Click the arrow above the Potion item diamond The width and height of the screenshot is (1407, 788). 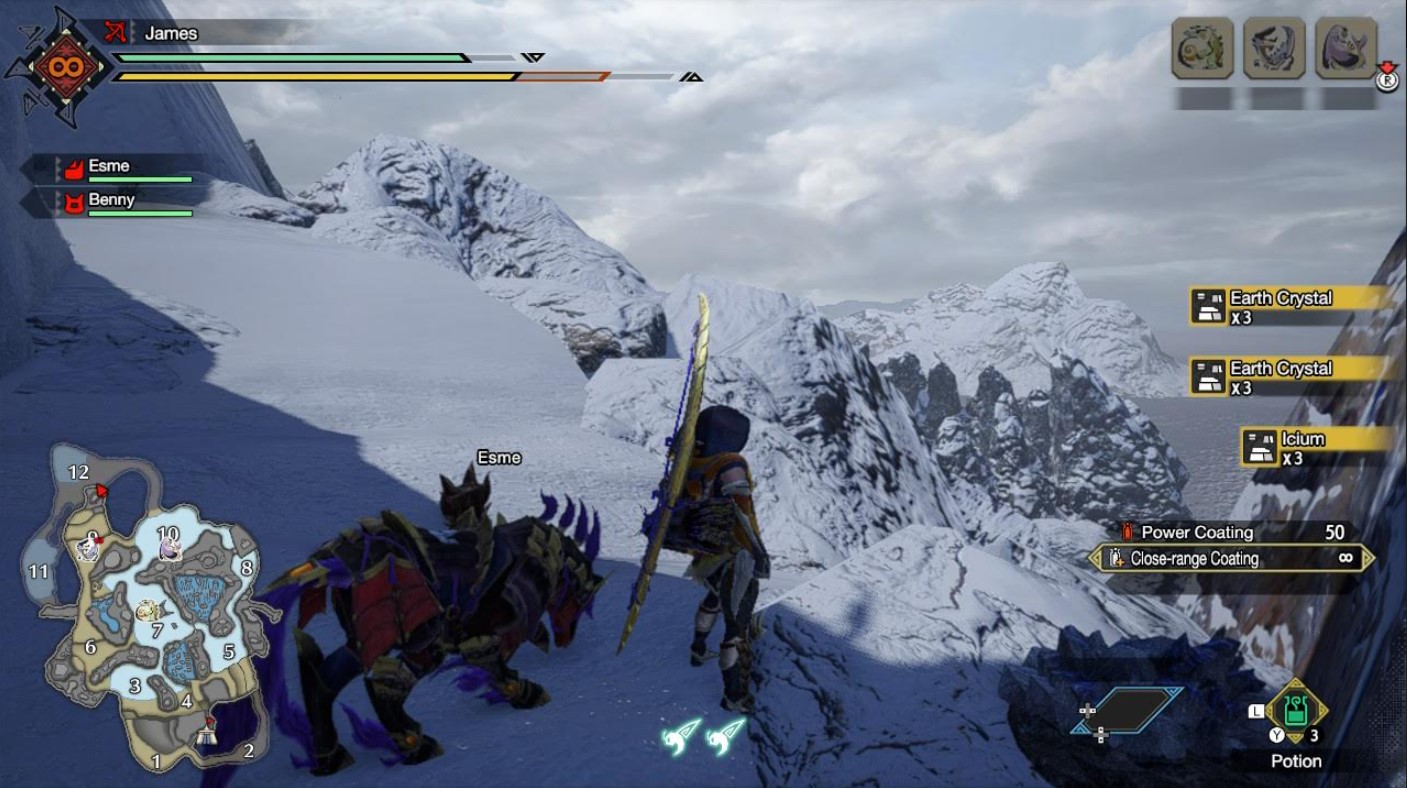[1296, 682]
